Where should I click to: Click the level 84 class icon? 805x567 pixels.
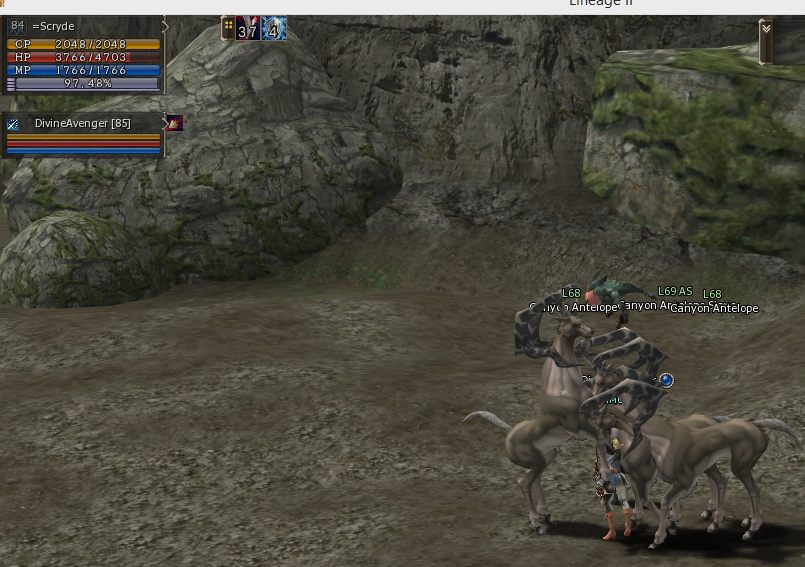coord(16,26)
